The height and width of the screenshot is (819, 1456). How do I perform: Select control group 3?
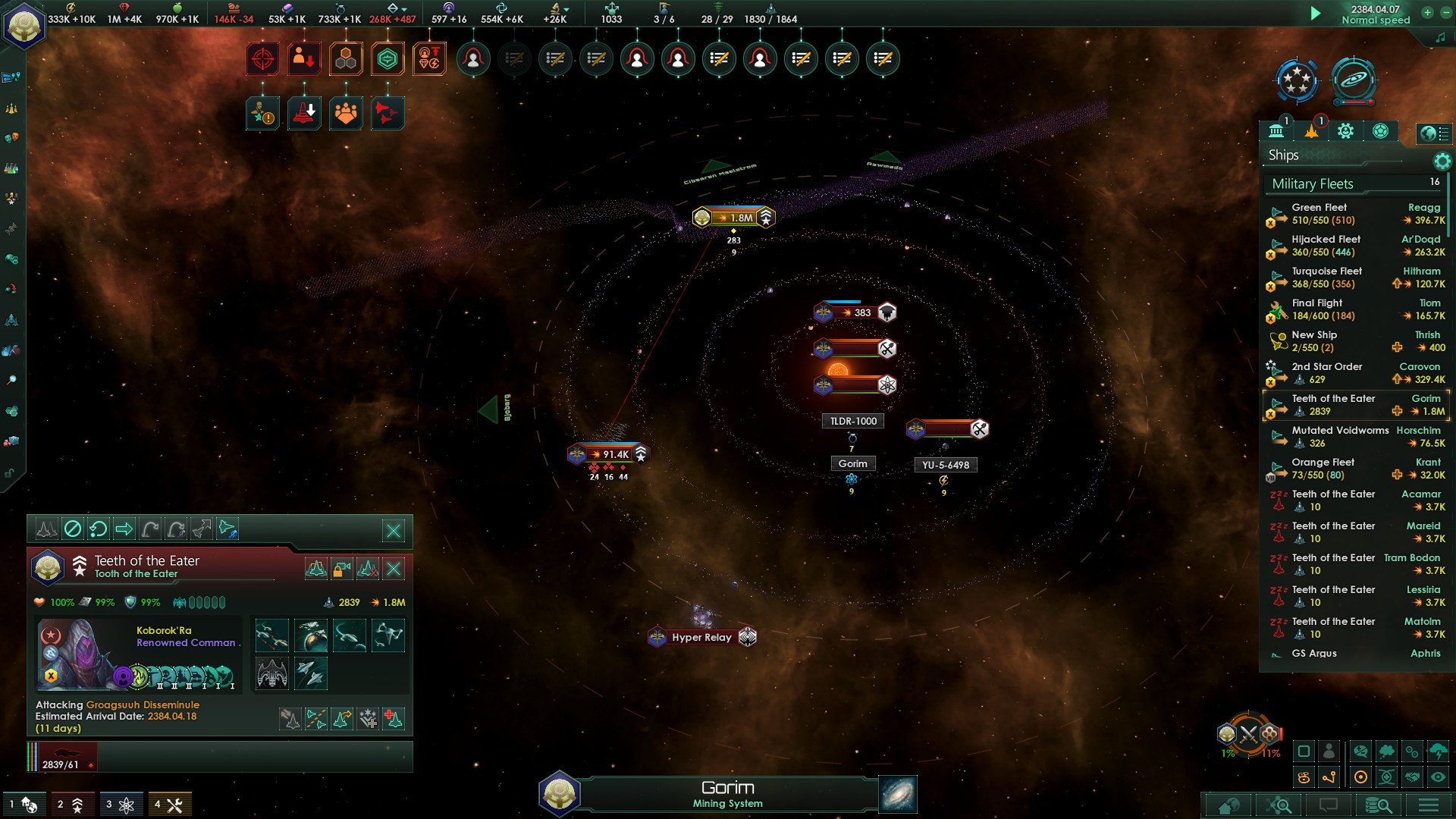[x=120, y=805]
